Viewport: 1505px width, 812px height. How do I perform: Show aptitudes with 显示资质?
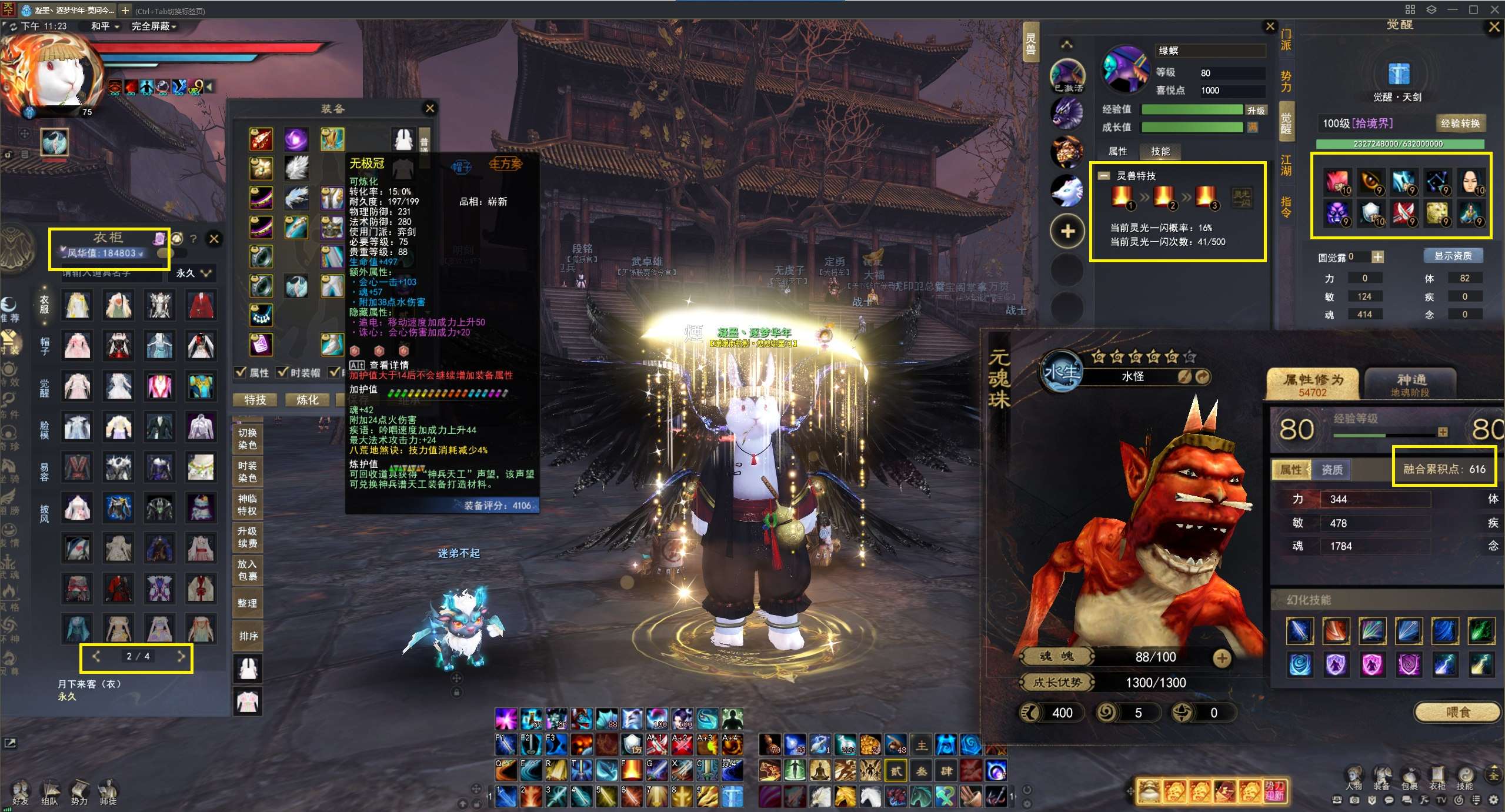[1453, 256]
